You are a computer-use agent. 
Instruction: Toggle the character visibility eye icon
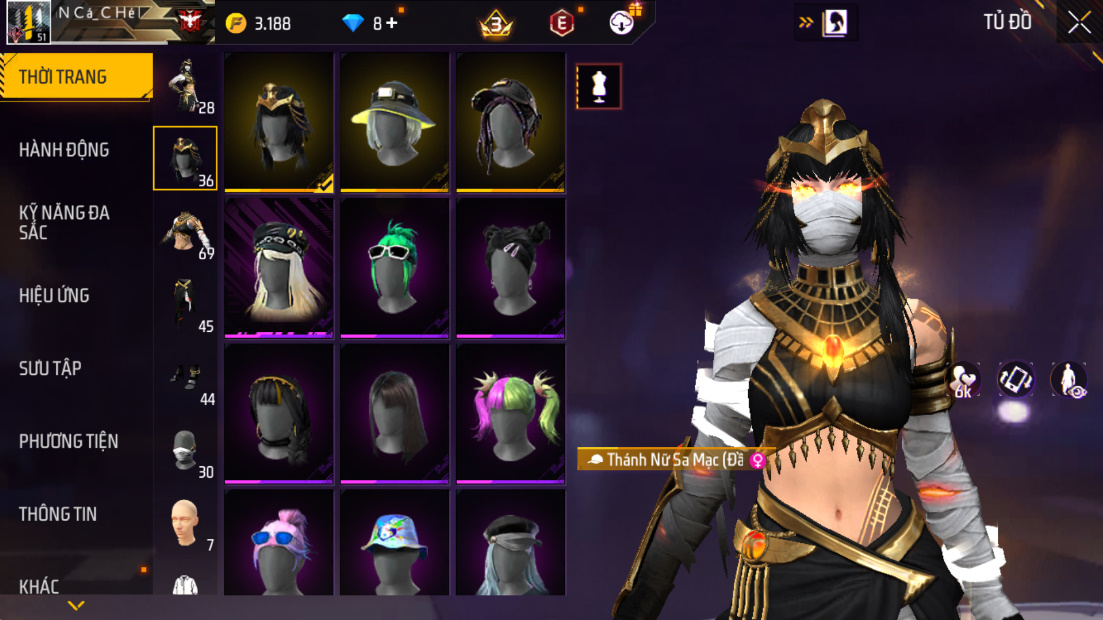point(1069,380)
